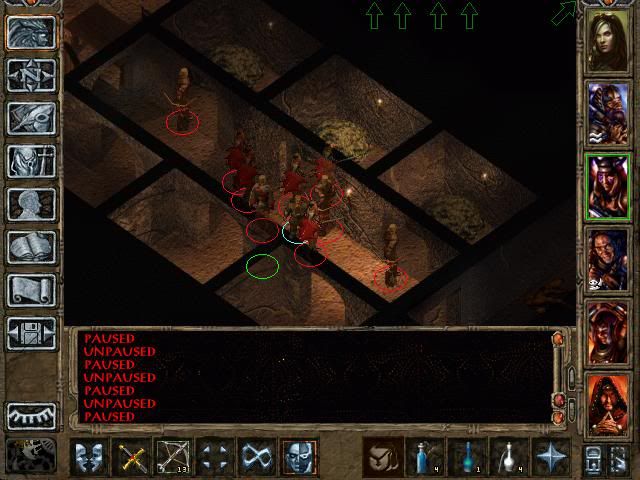
Task: Choose the red-hooded mage portrait
Action: [x=608, y=403]
